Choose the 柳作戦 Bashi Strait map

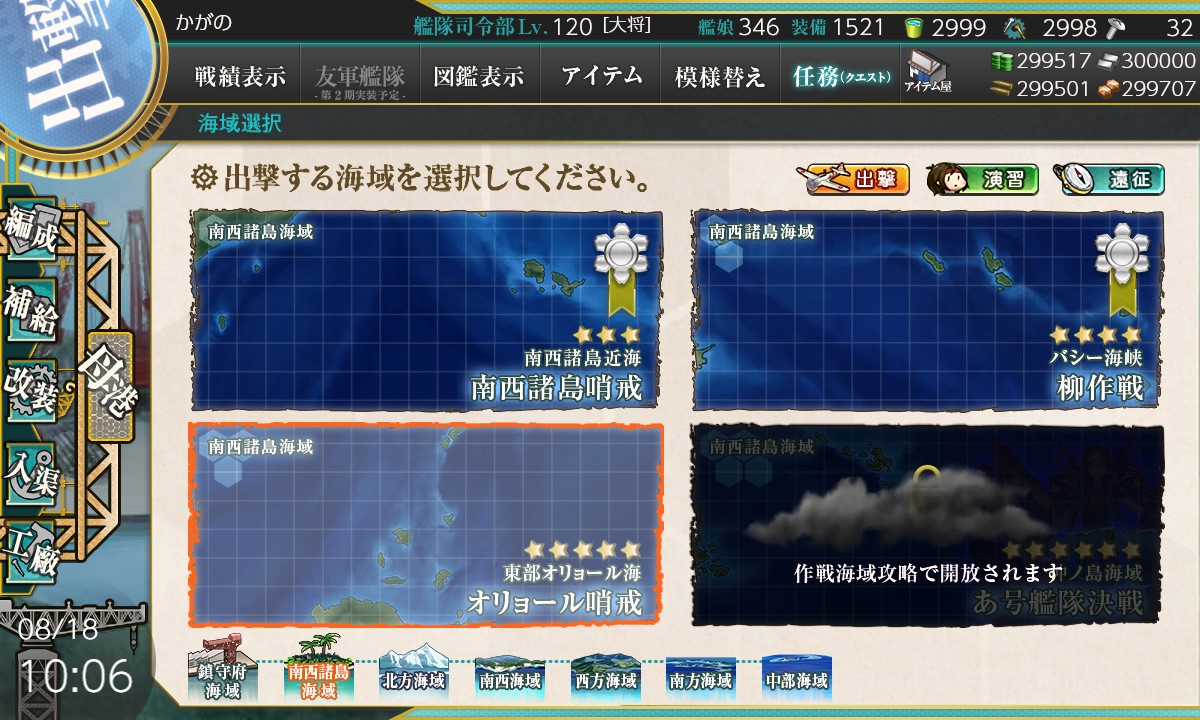click(927, 309)
